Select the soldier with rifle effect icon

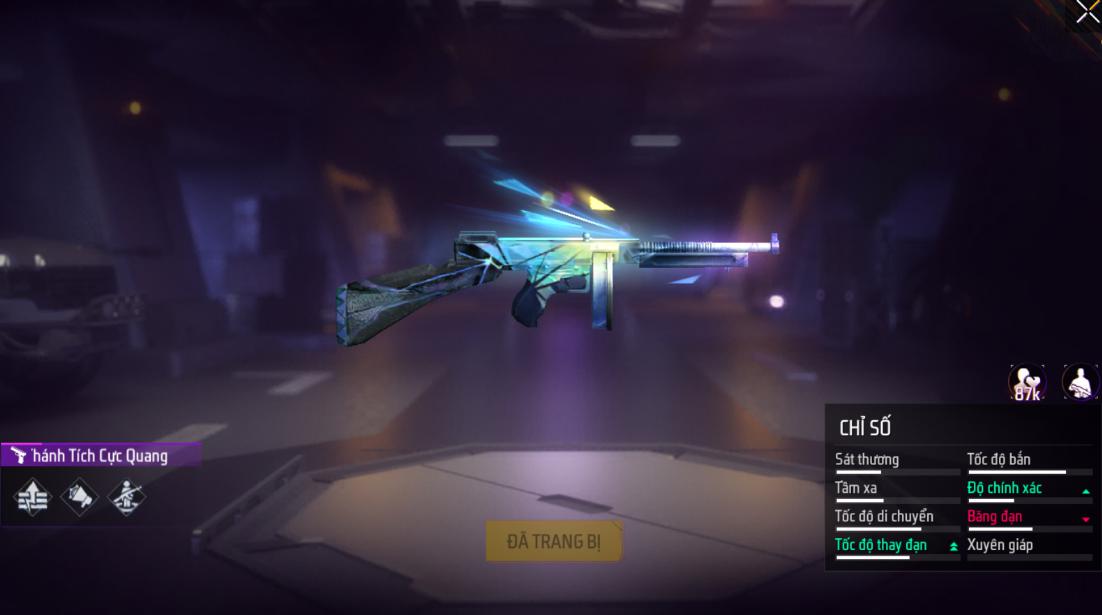[x=125, y=495]
